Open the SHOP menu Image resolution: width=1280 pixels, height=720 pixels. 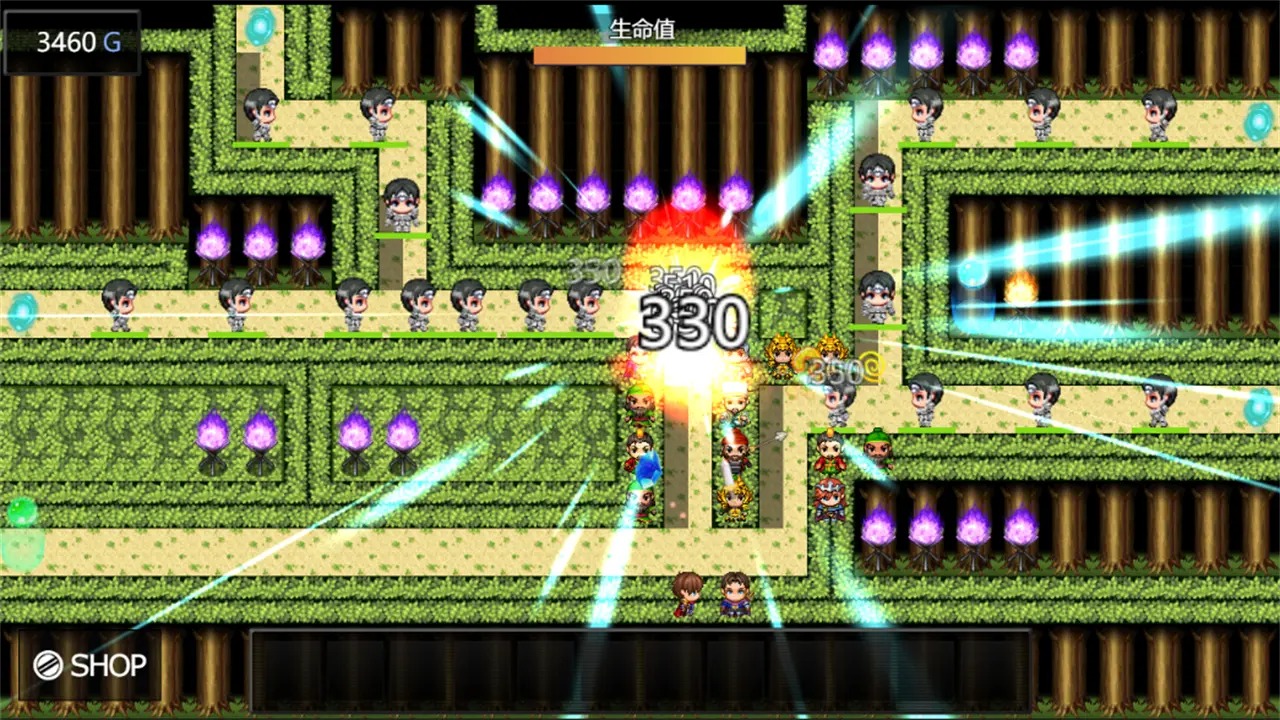(90, 665)
